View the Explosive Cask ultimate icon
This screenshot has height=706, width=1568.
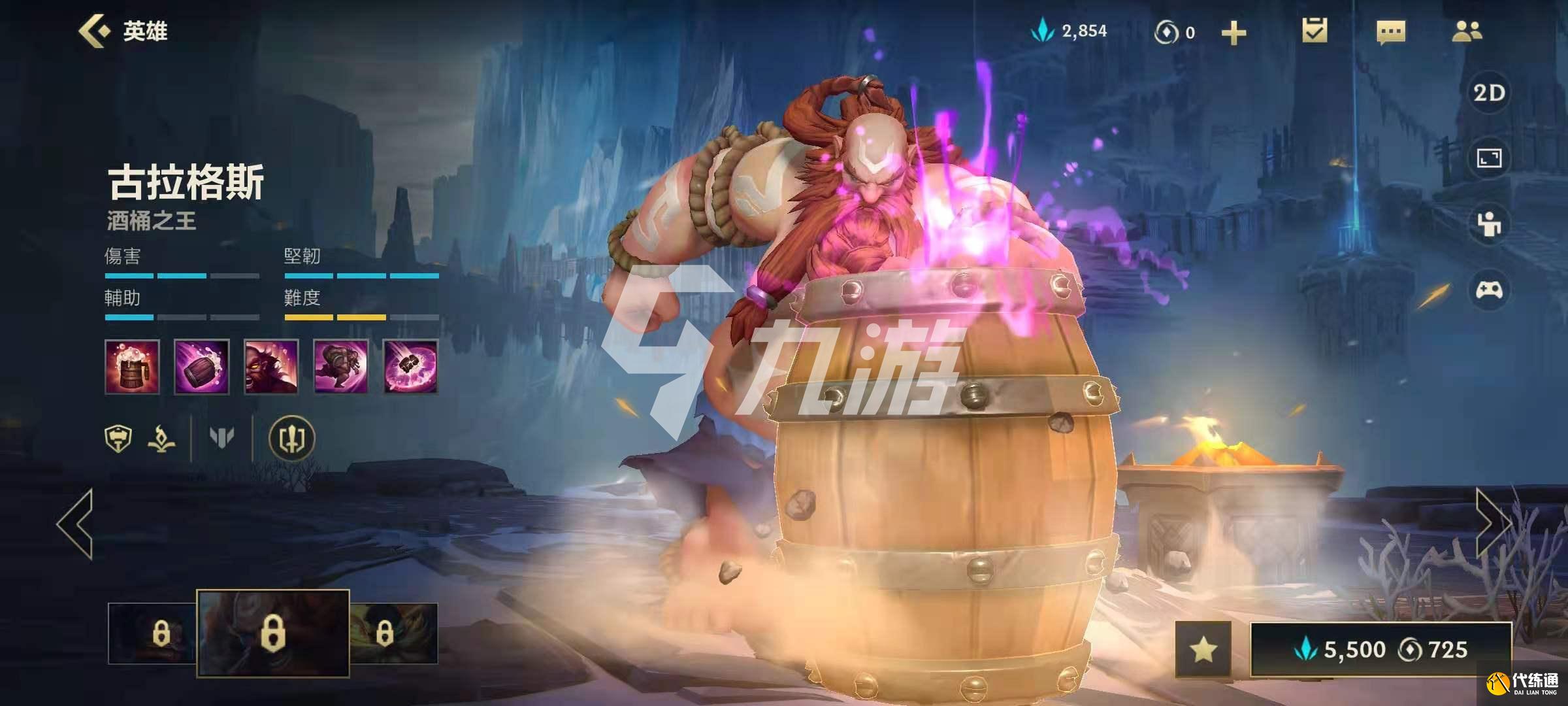tap(410, 367)
